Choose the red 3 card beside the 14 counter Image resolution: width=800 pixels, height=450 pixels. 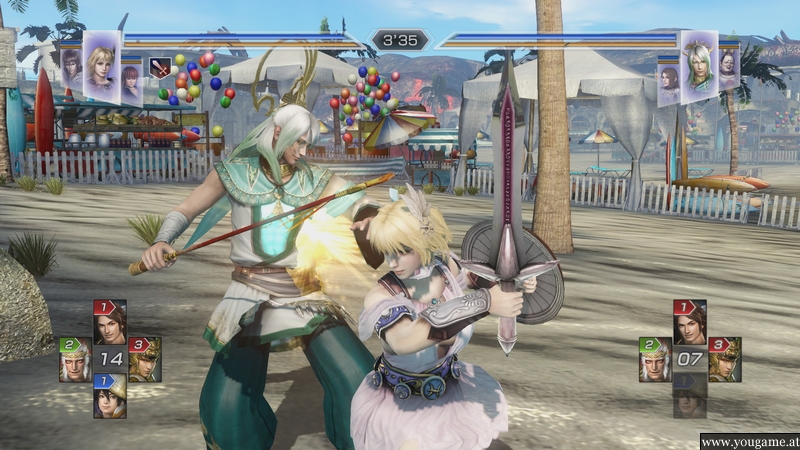(x=144, y=359)
